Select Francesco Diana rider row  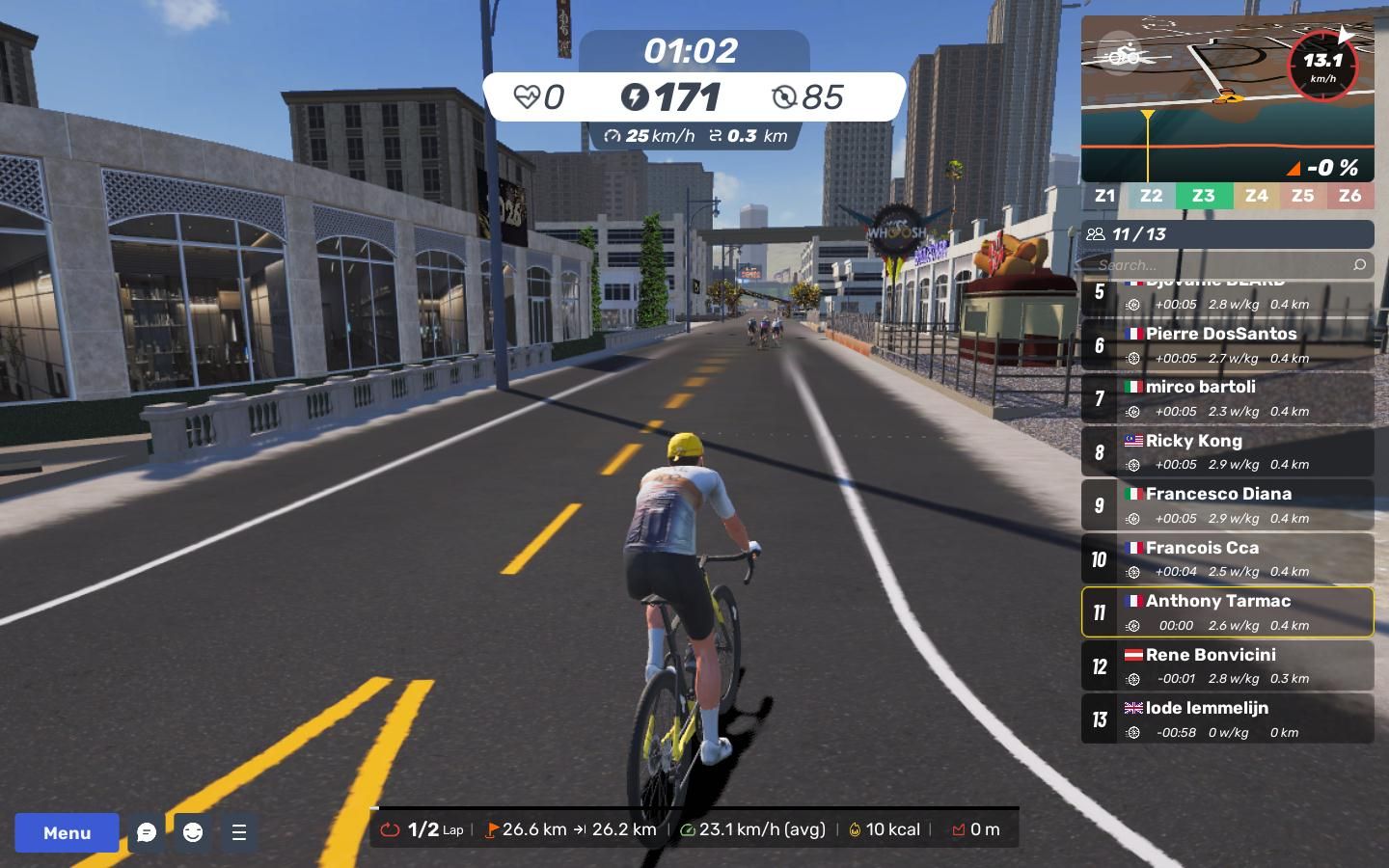[x=1227, y=504]
